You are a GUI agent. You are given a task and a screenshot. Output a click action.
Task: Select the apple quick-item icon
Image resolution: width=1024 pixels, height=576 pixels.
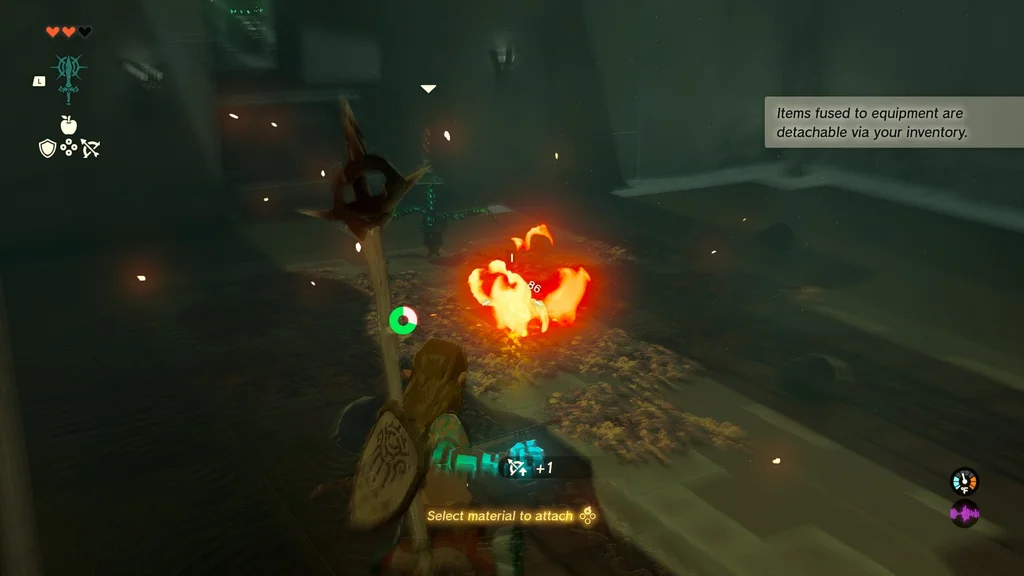coord(69,125)
